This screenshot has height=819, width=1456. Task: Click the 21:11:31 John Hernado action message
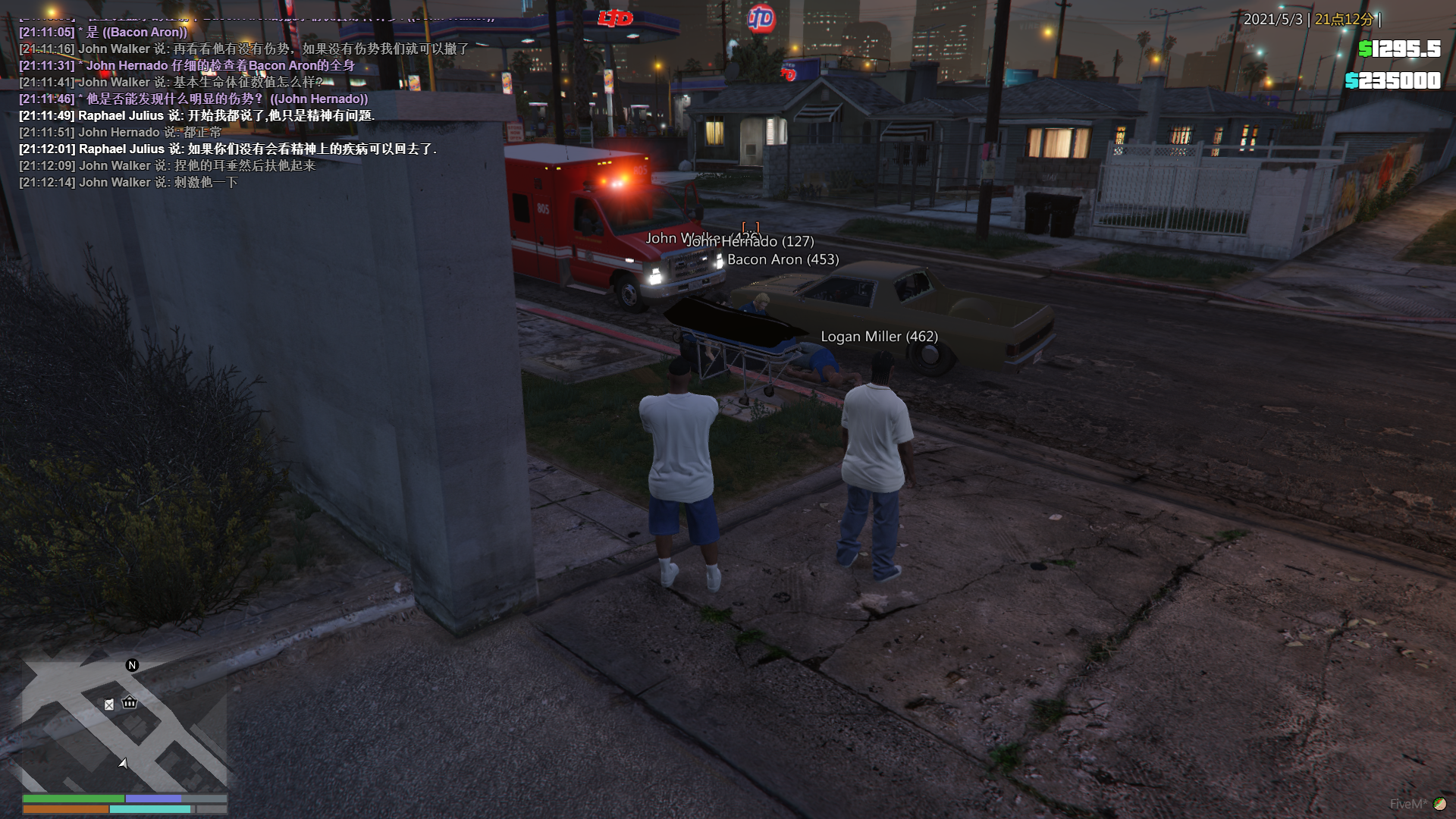click(x=187, y=66)
